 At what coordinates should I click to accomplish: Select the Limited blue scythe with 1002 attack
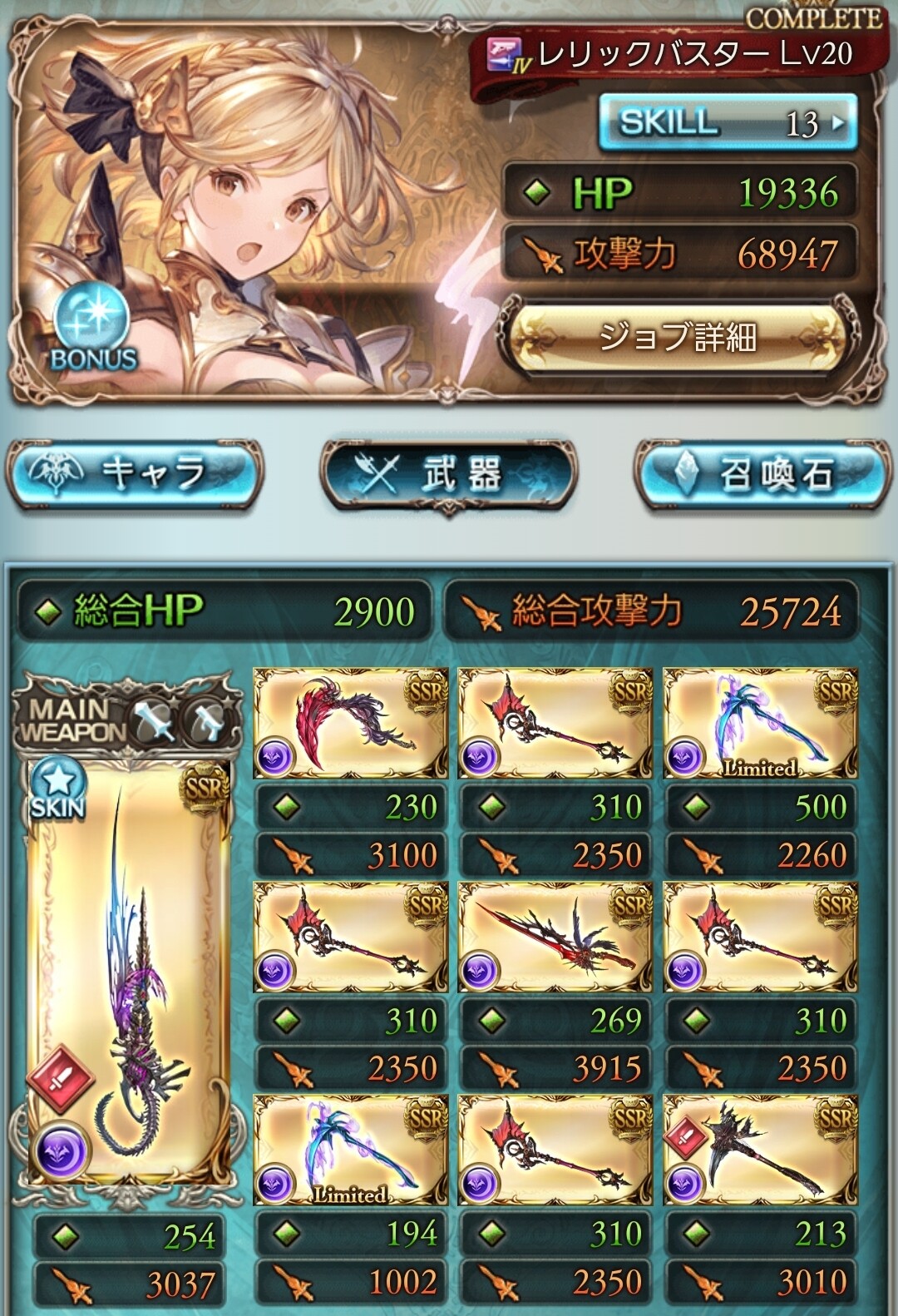point(350,1150)
